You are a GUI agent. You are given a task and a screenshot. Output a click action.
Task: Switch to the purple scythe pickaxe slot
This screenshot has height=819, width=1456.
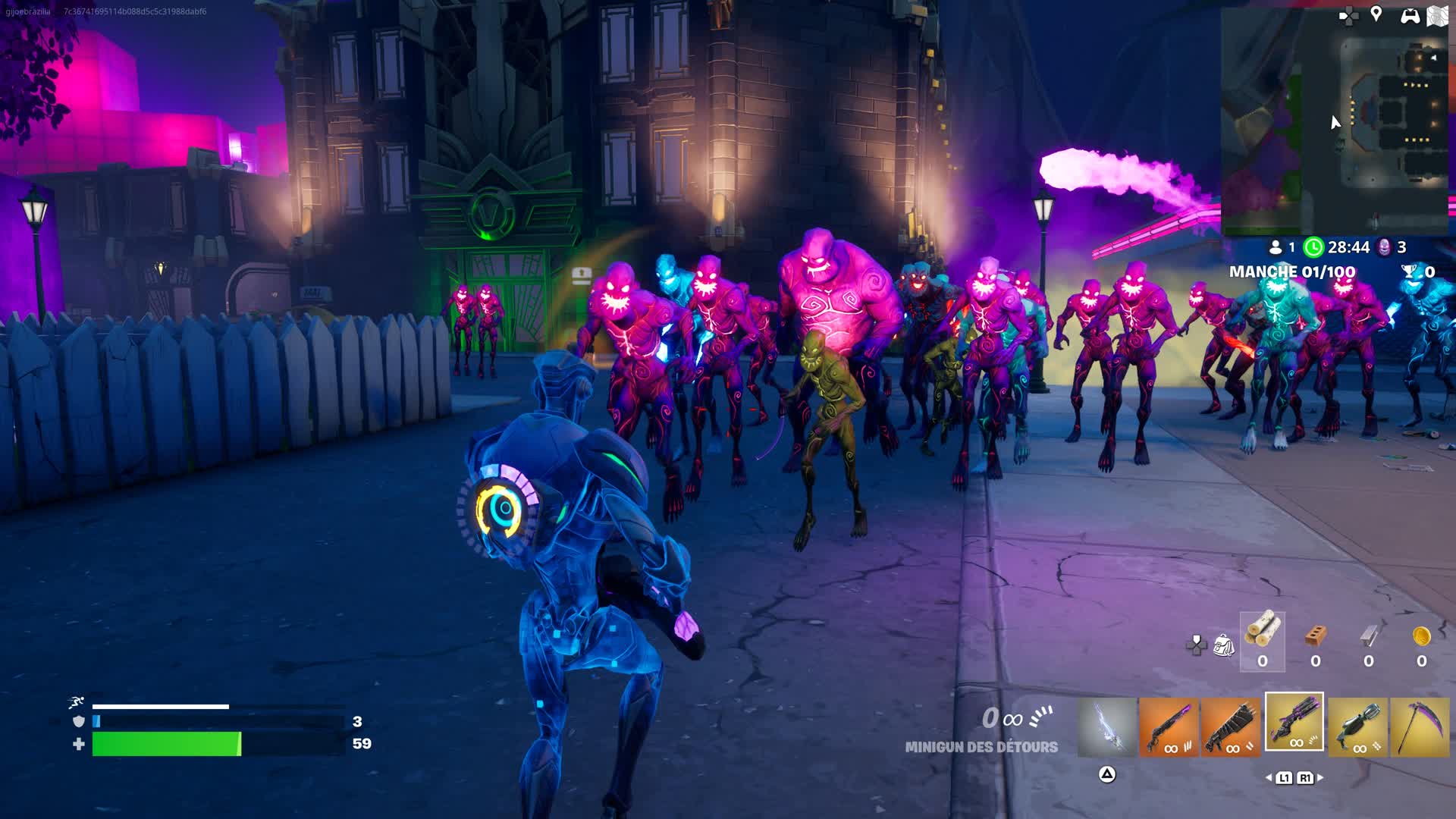(1420, 727)
